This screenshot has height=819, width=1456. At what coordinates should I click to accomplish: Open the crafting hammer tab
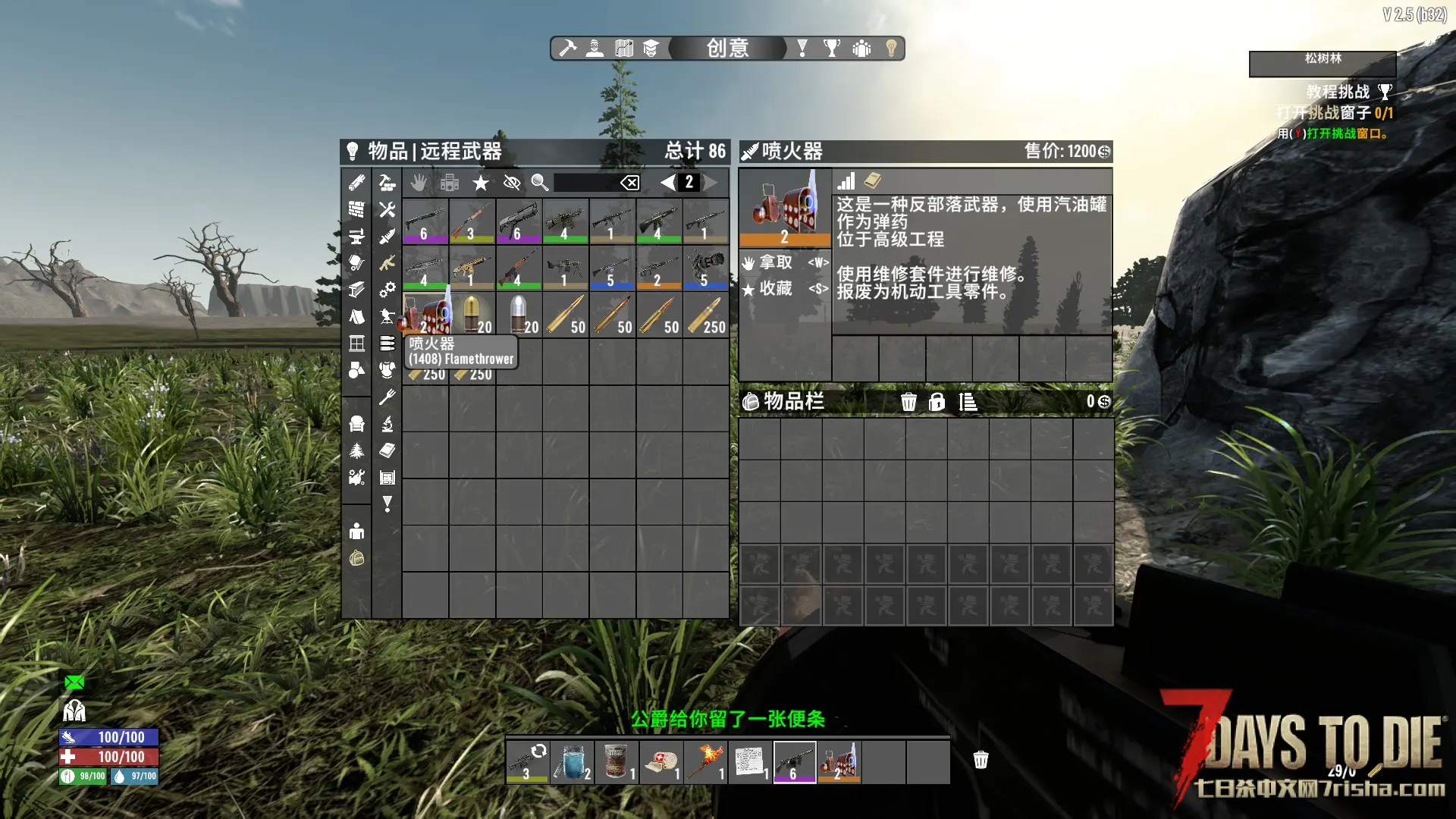pyautogui.click(x=568, y=49)
